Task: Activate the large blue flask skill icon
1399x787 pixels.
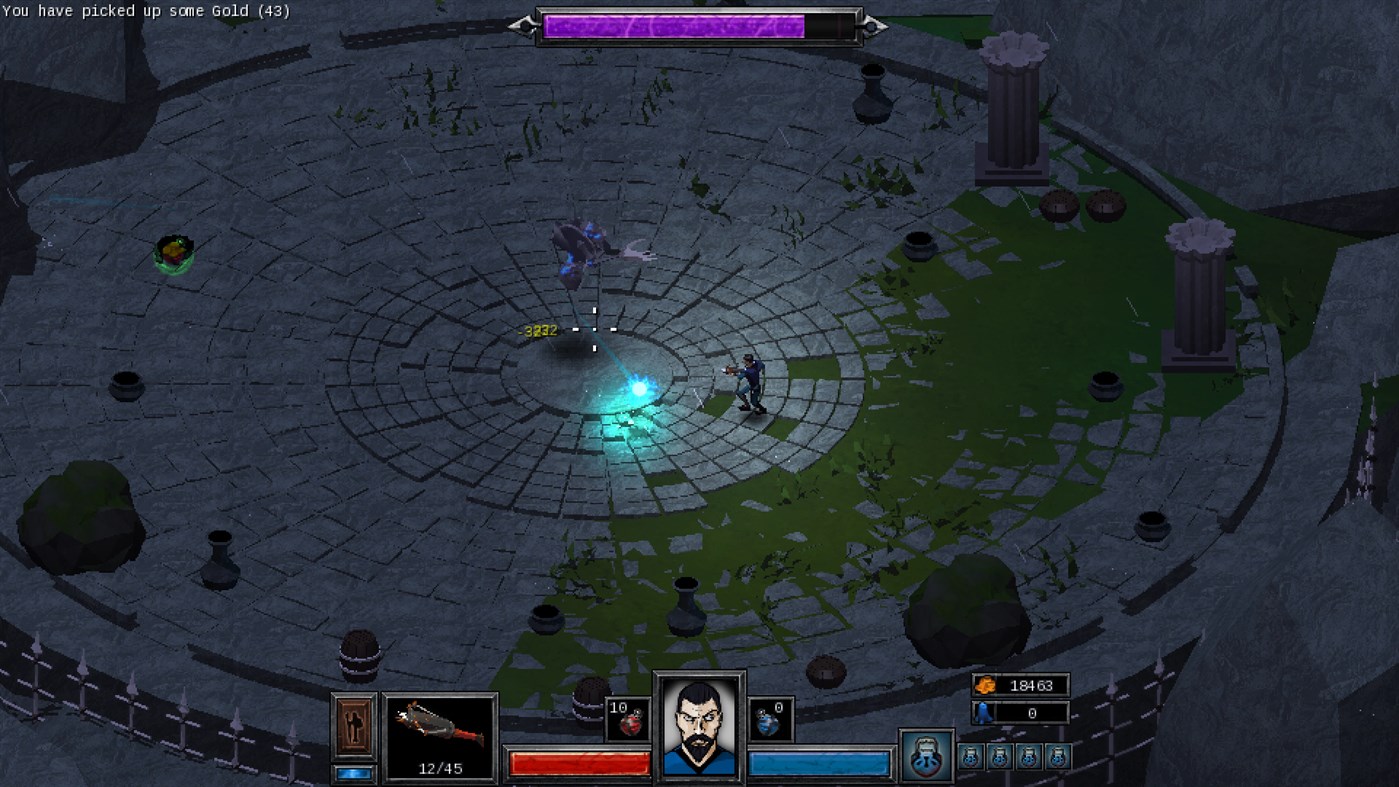Action: (925, 757)
